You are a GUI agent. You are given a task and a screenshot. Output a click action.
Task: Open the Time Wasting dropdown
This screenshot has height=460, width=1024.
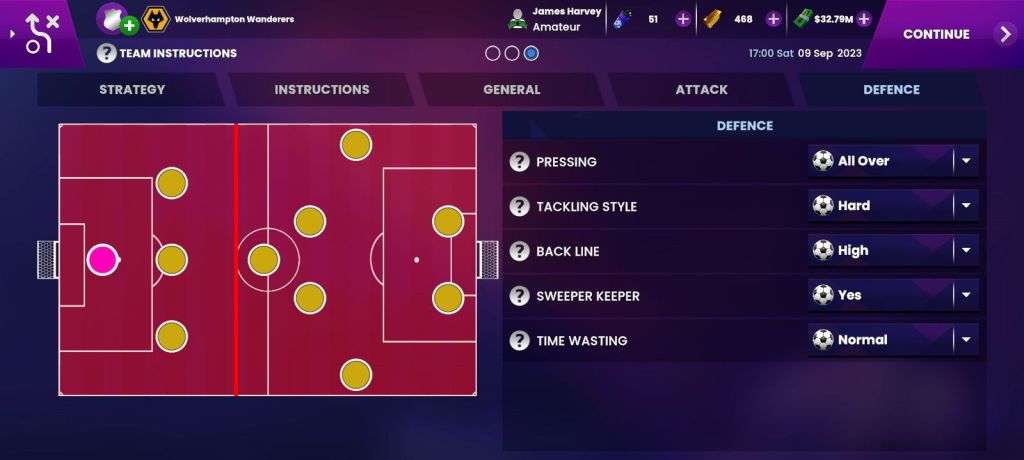pos(893,340)
